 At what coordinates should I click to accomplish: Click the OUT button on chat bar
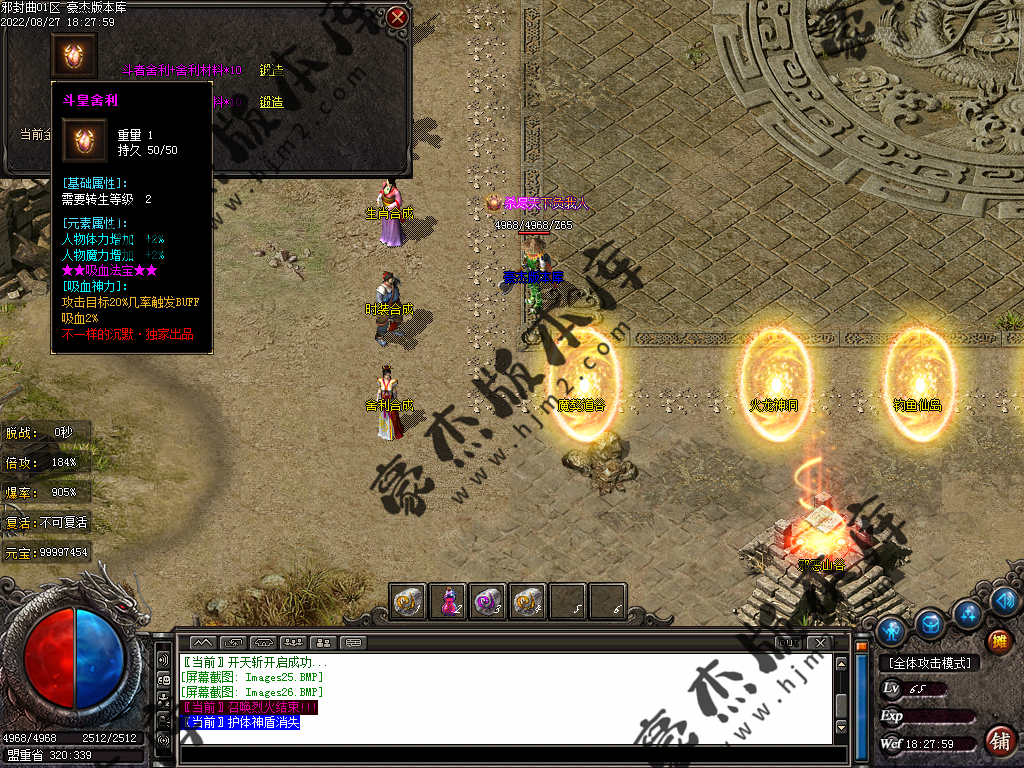tap(787, 642)
